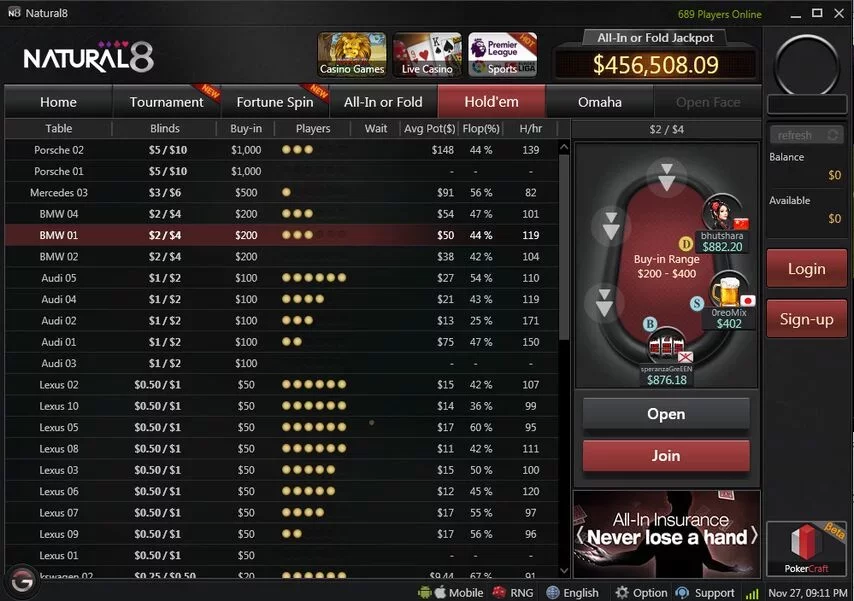Choose the Mercedes 03 table row
The height and width of the screenshot is (601, 854).
tap(59, 193)
